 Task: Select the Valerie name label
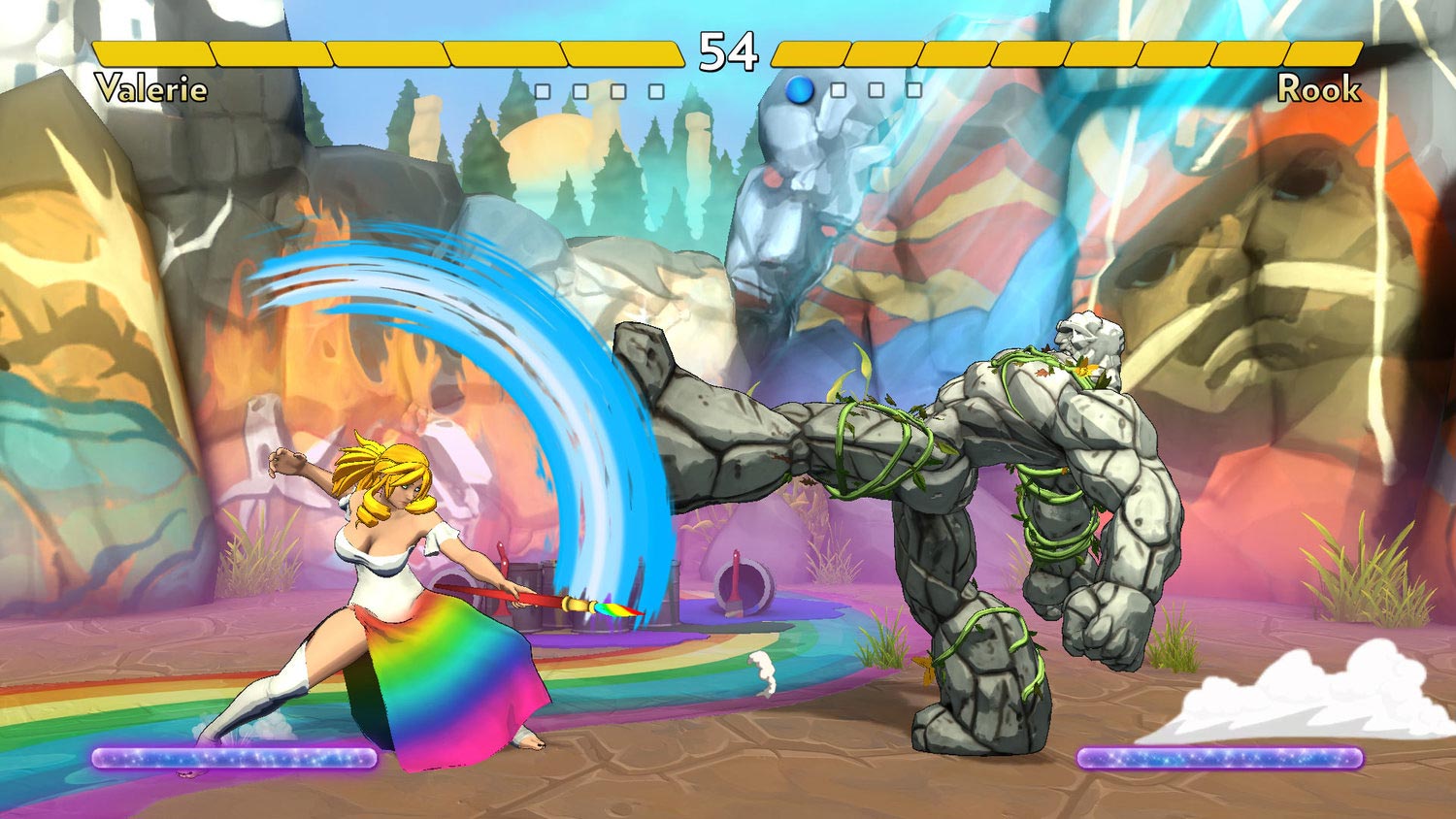pyautogui.click(x=150, y=90)
